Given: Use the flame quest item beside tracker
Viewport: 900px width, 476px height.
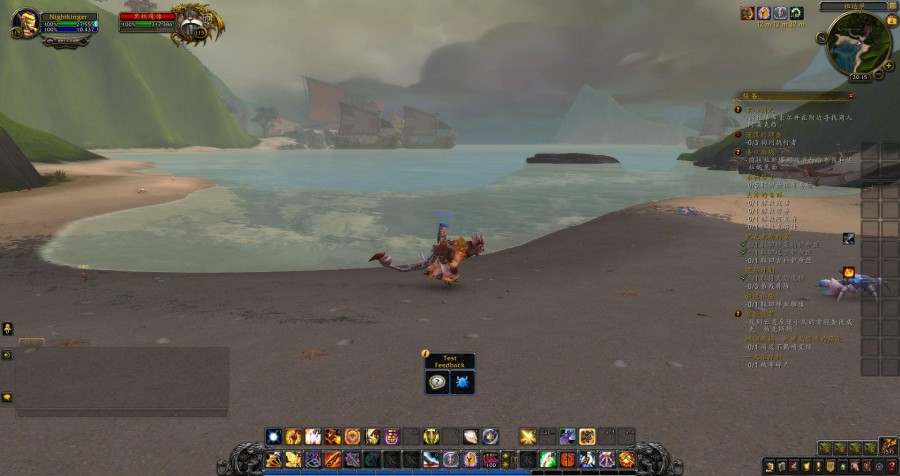Looking at the screenshot, I should (x=848, y=272).
